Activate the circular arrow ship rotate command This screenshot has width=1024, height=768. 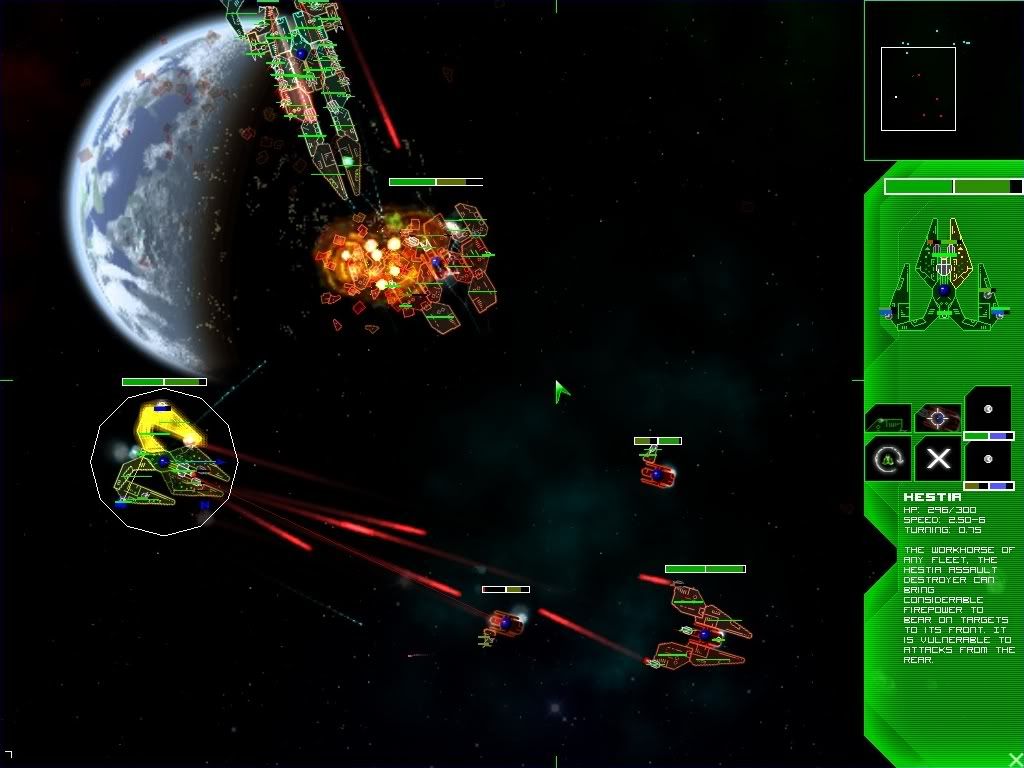pos(887,458)
